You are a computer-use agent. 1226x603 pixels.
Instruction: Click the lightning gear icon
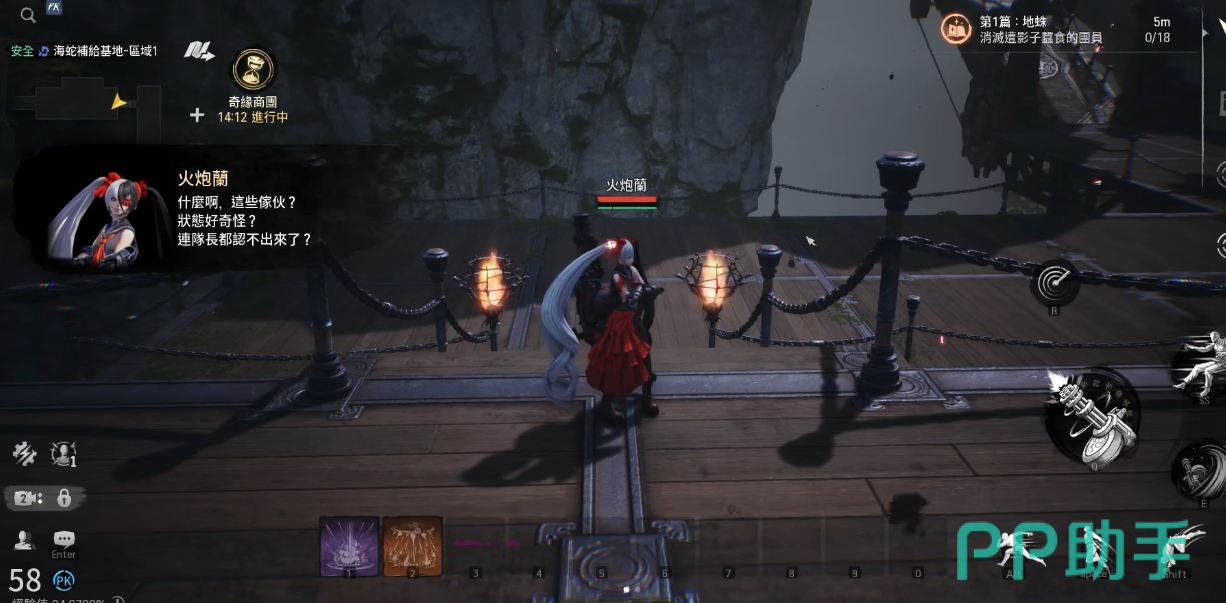coord(24,453)
